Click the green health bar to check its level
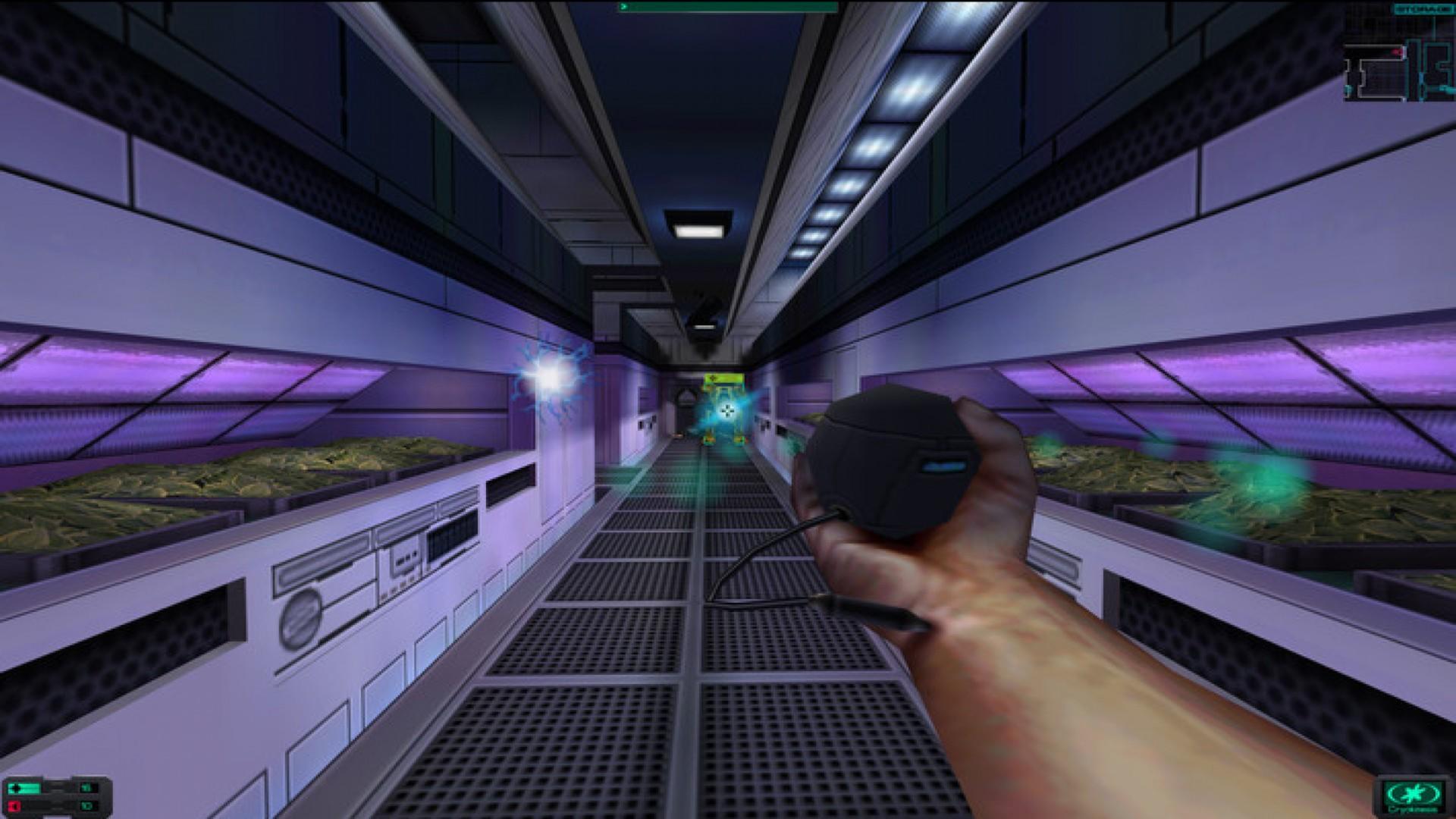Viewport: 1456px width, 819px height. click(x=32, y=789)
